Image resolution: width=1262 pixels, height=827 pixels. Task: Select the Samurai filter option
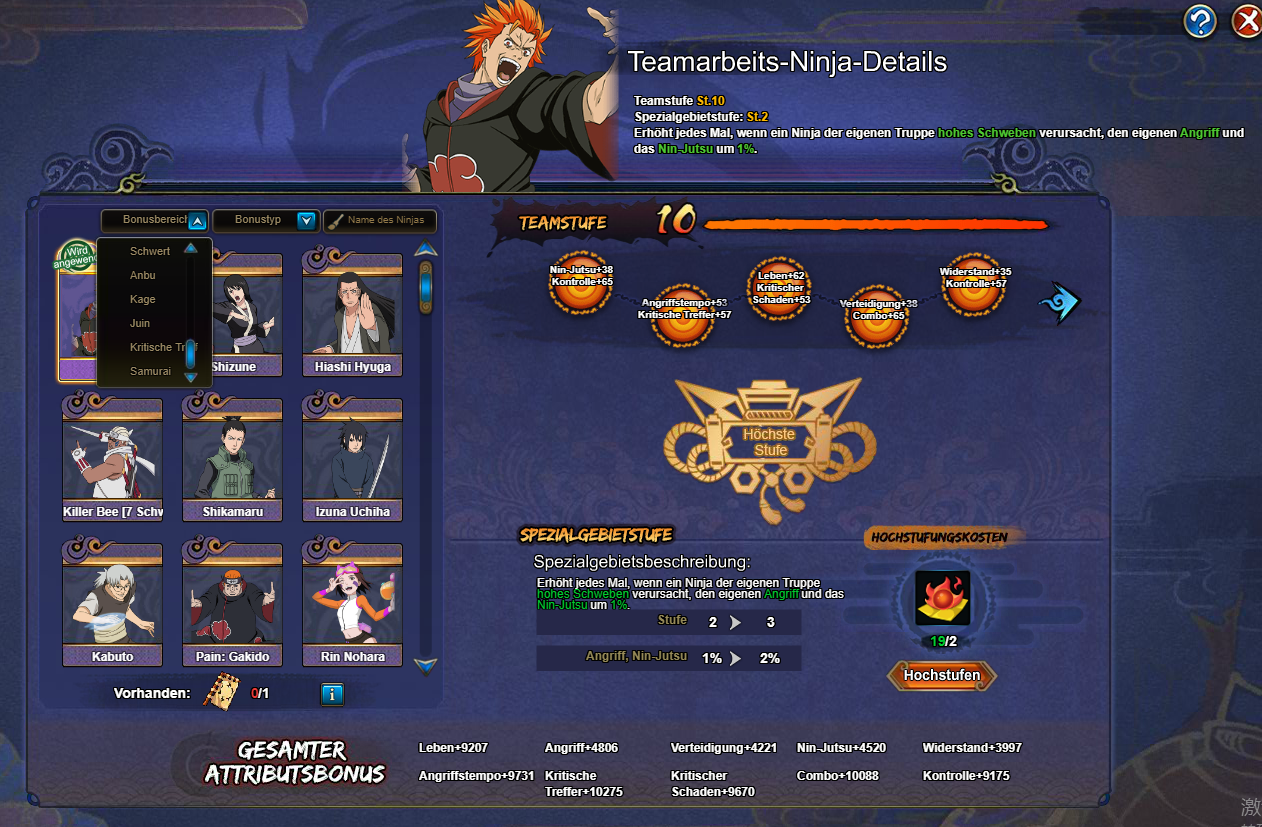pos(150,371)
